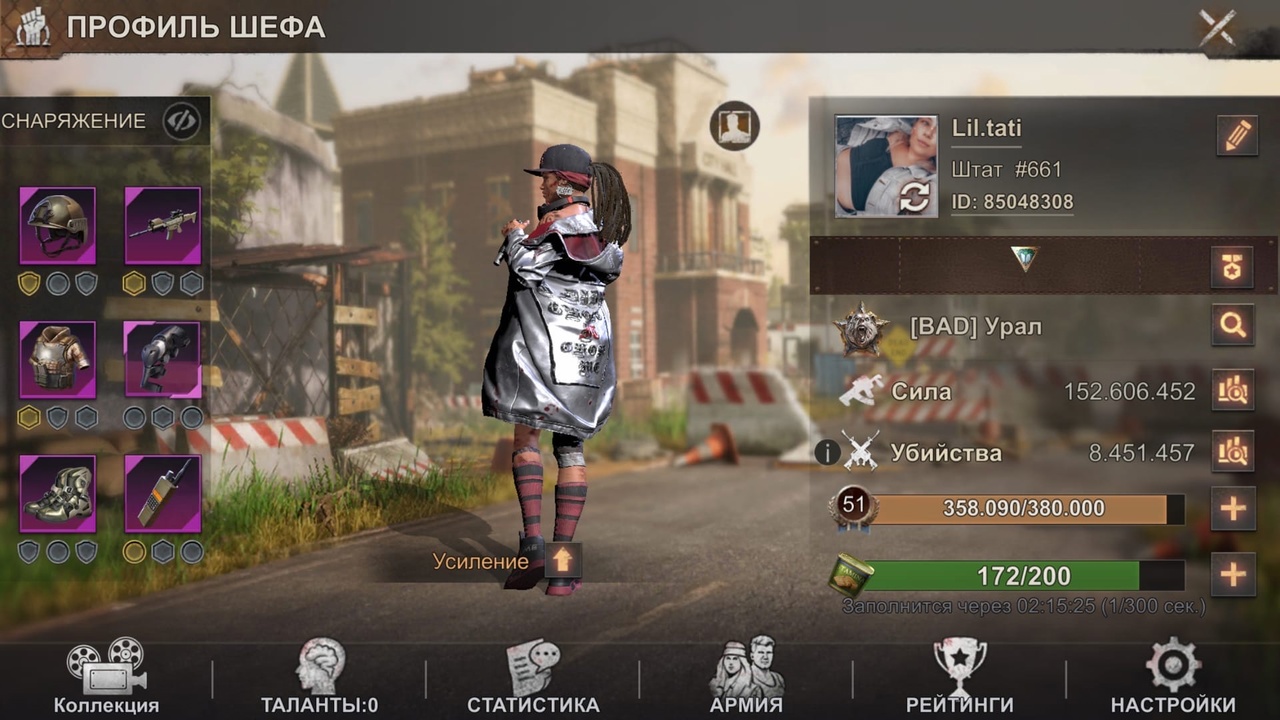Open the Коллекция collection menu
Screen dimensions: 1280x720
(x=106, y=678)
